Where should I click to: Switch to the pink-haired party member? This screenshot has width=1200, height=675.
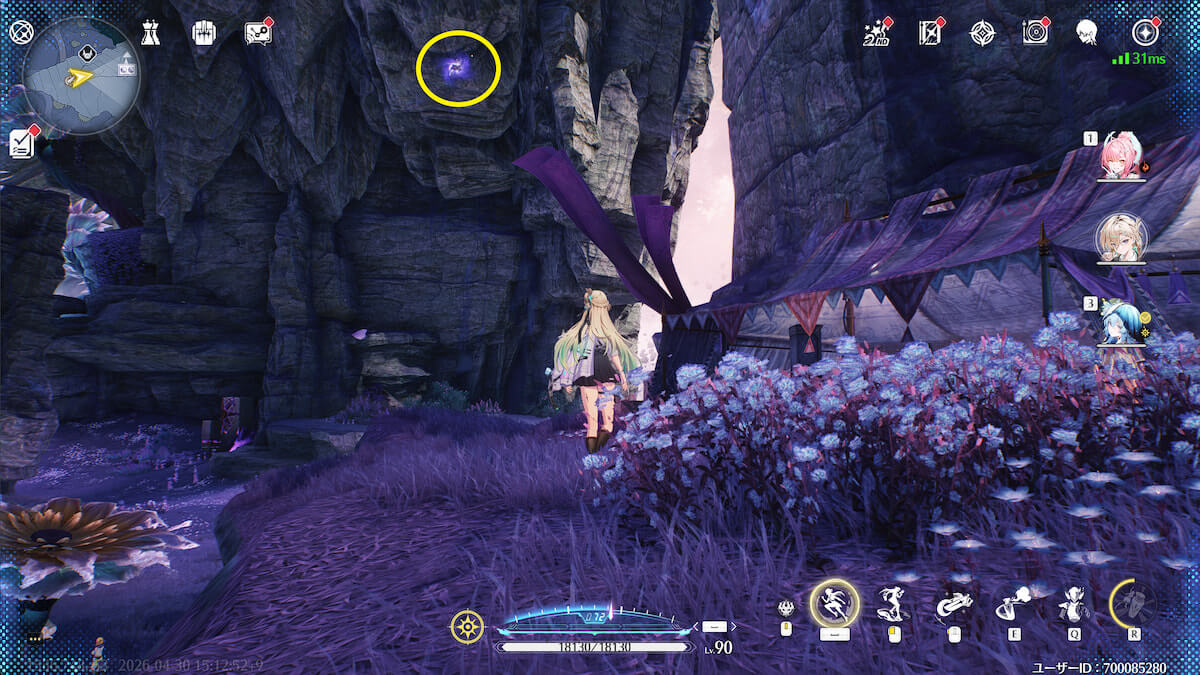[x=1119, y=158]
